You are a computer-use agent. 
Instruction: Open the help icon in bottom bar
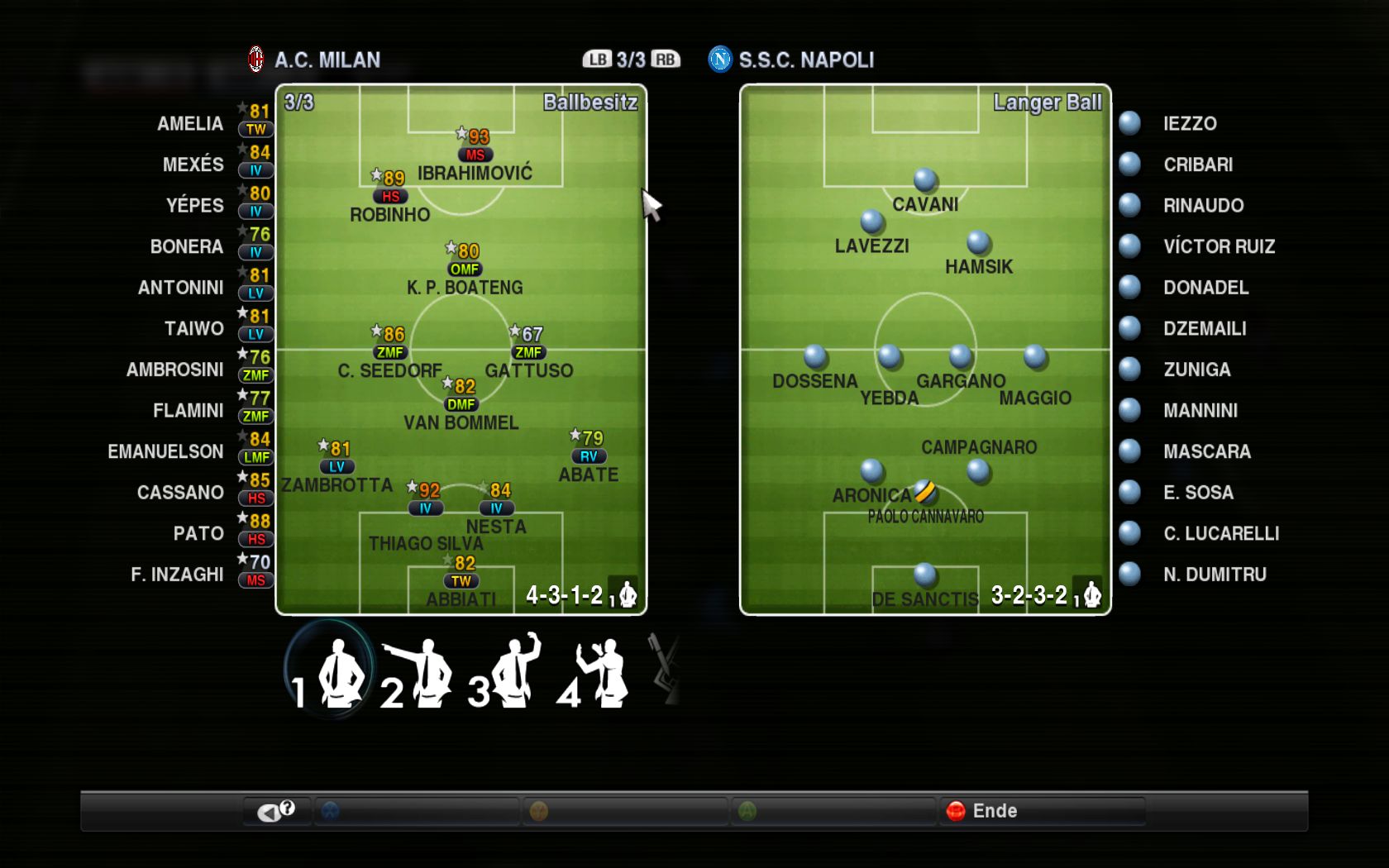pyautogui.click(x=277, y=811)
